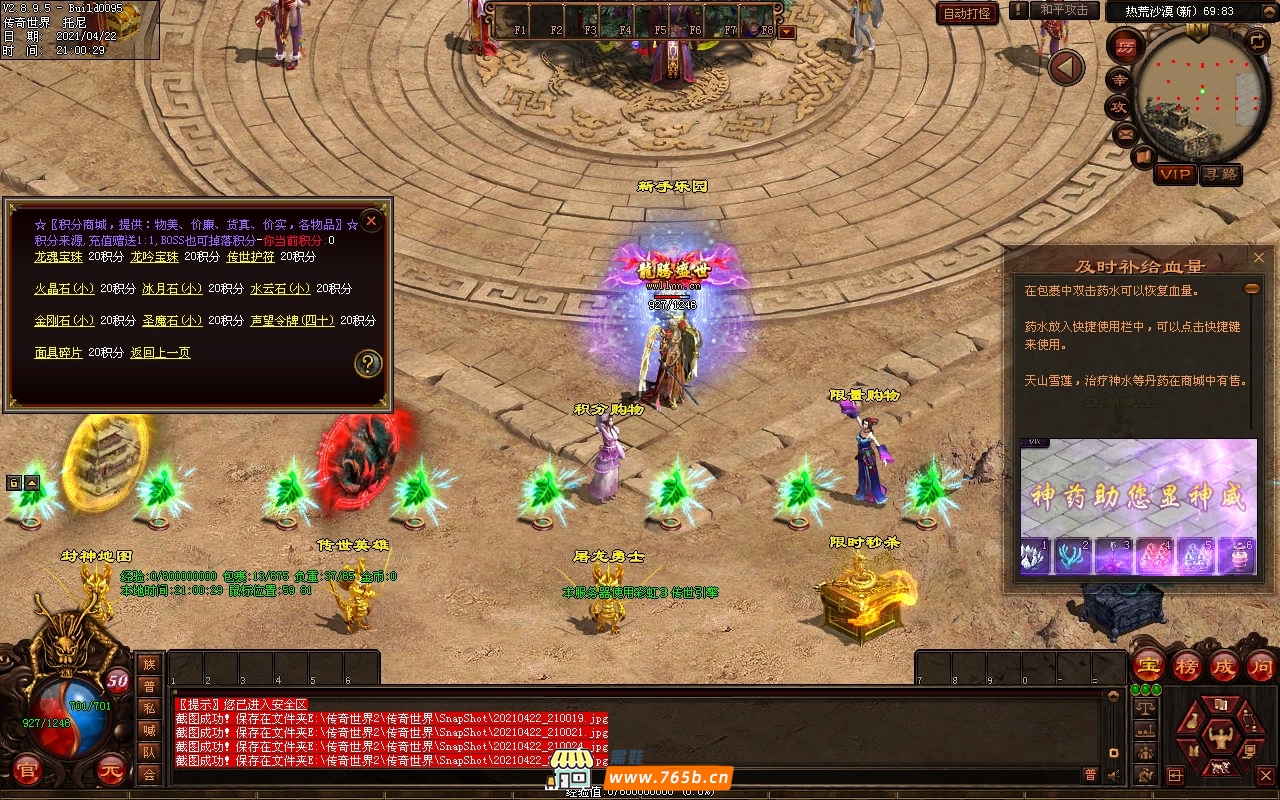This screenshot has height=800, width=1280.
Task: Activate 寻路 pathfinding button
Action: click(x=1220, y=174)
